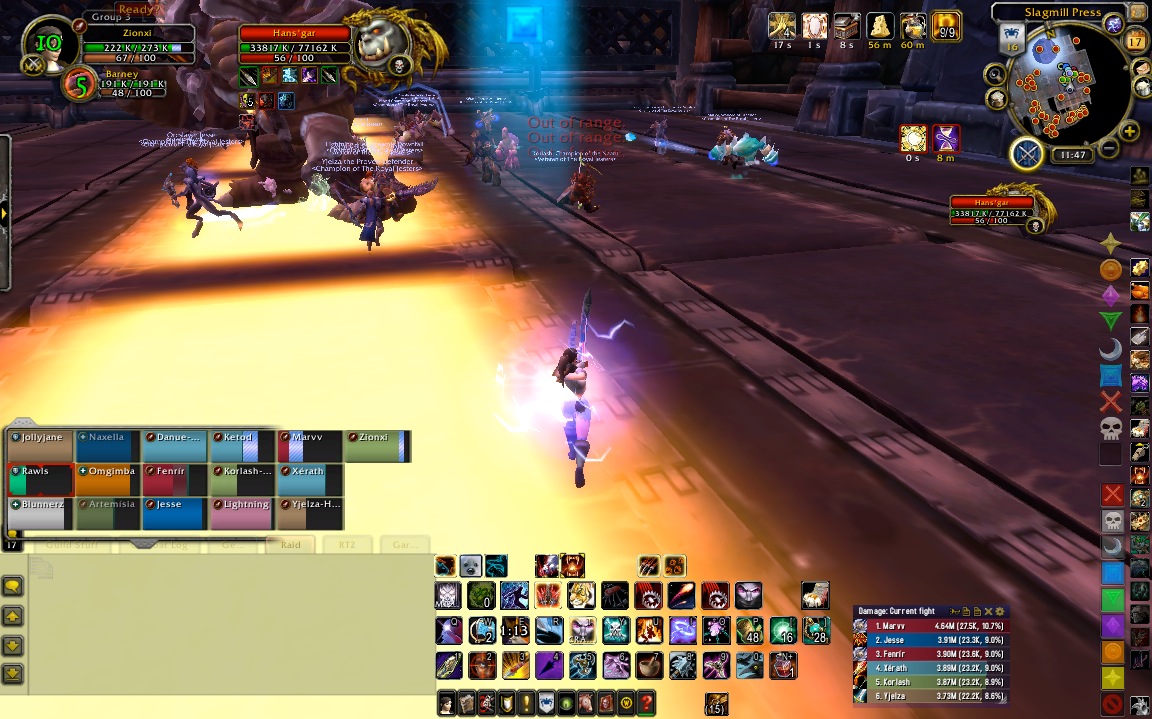Zoom in the minimap with the plus button
The image size is (1152, 719).
(x=1130, y=131)
